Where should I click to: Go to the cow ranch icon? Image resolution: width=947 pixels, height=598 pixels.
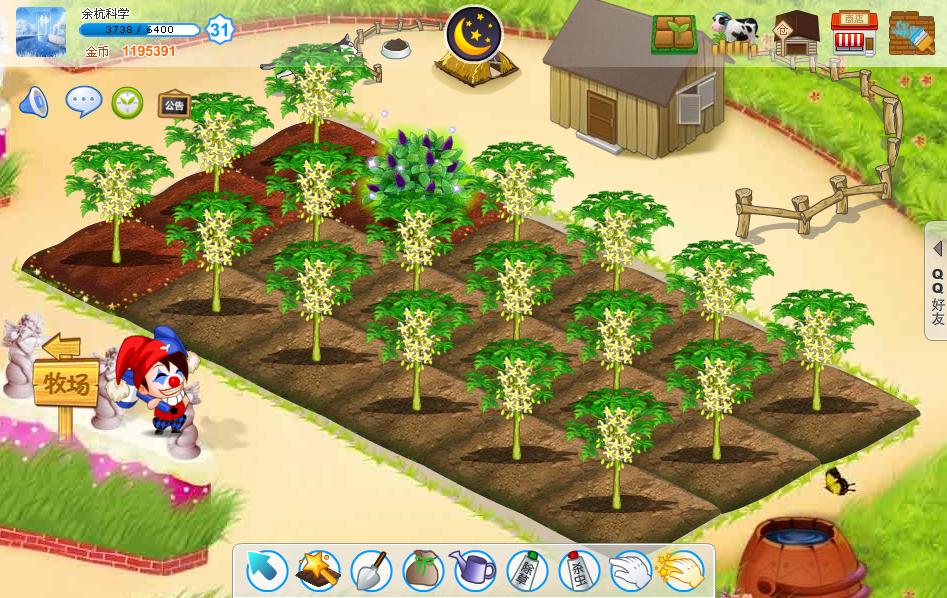coord(736,34)
